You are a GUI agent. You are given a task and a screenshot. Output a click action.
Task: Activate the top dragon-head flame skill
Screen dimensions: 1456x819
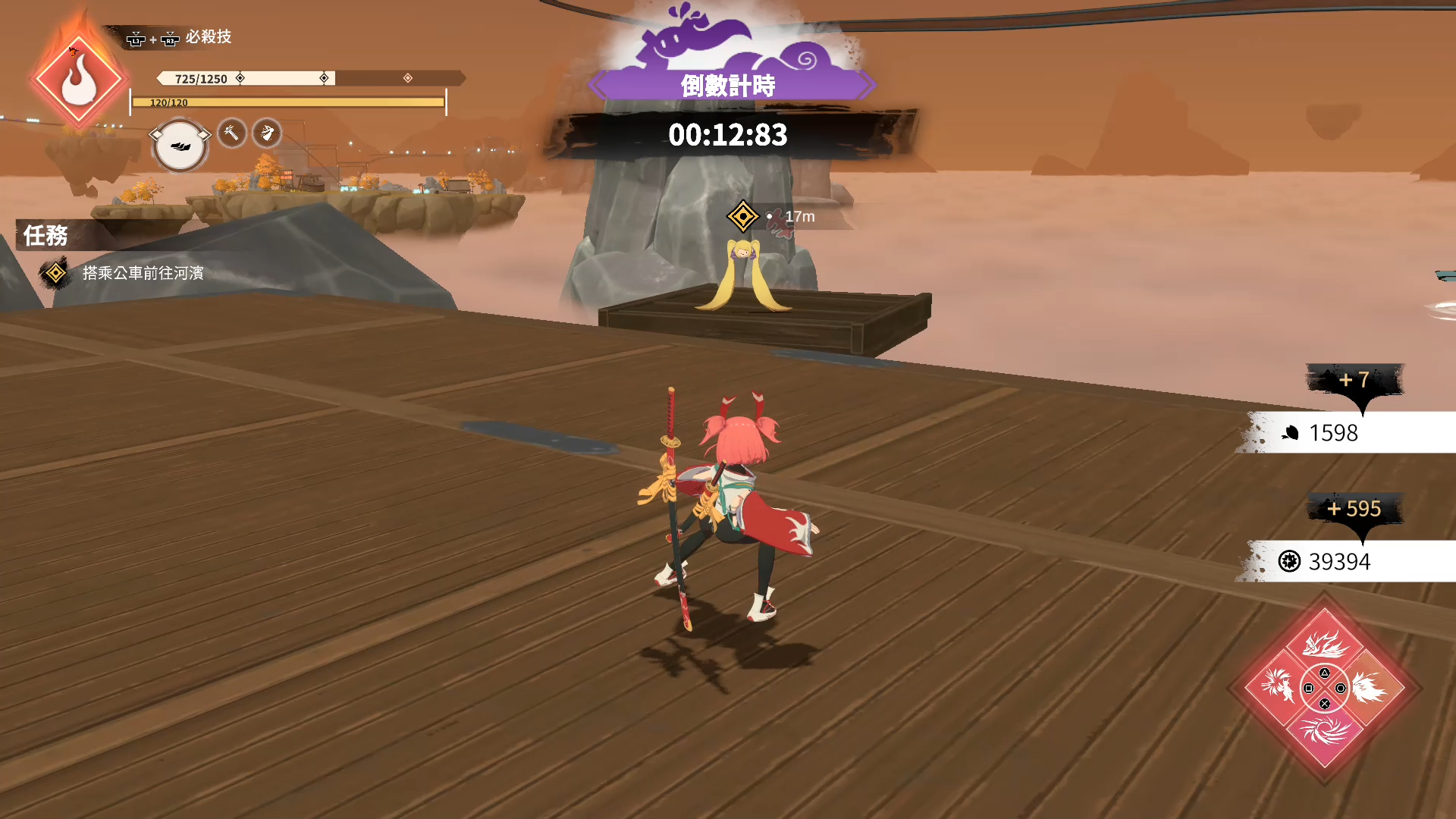[1325, 644]
